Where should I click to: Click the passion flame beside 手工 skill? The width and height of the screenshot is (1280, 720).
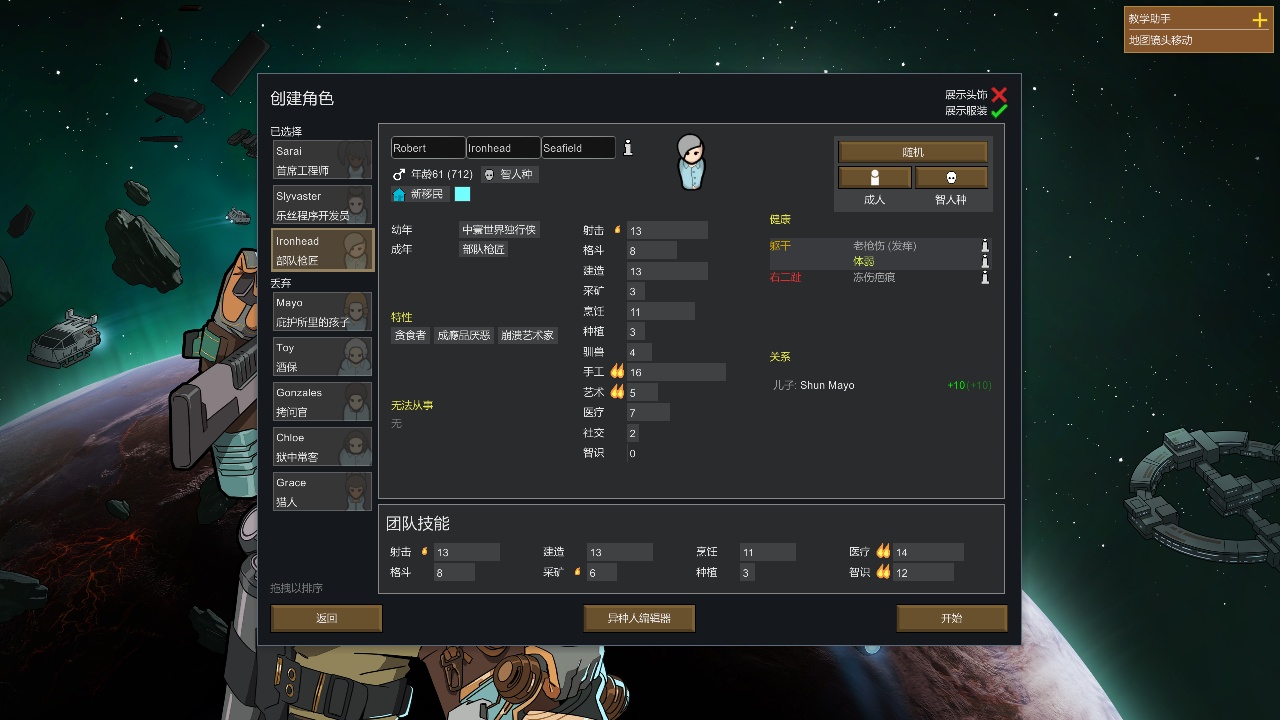(618, 371)
